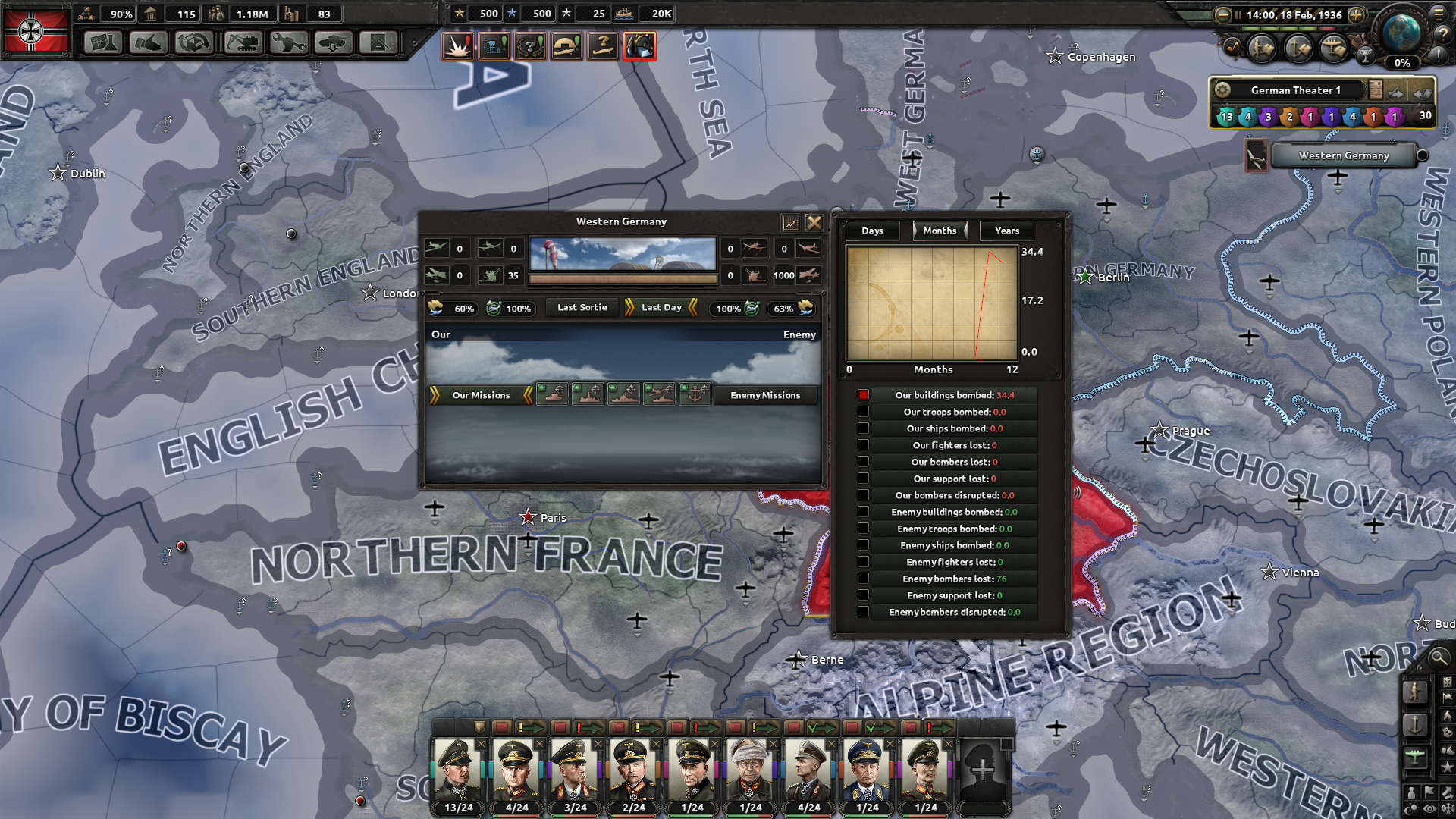Open the Construction view with excavator icon
This screenshot has height=819, width=1456.
coord(241,43)
